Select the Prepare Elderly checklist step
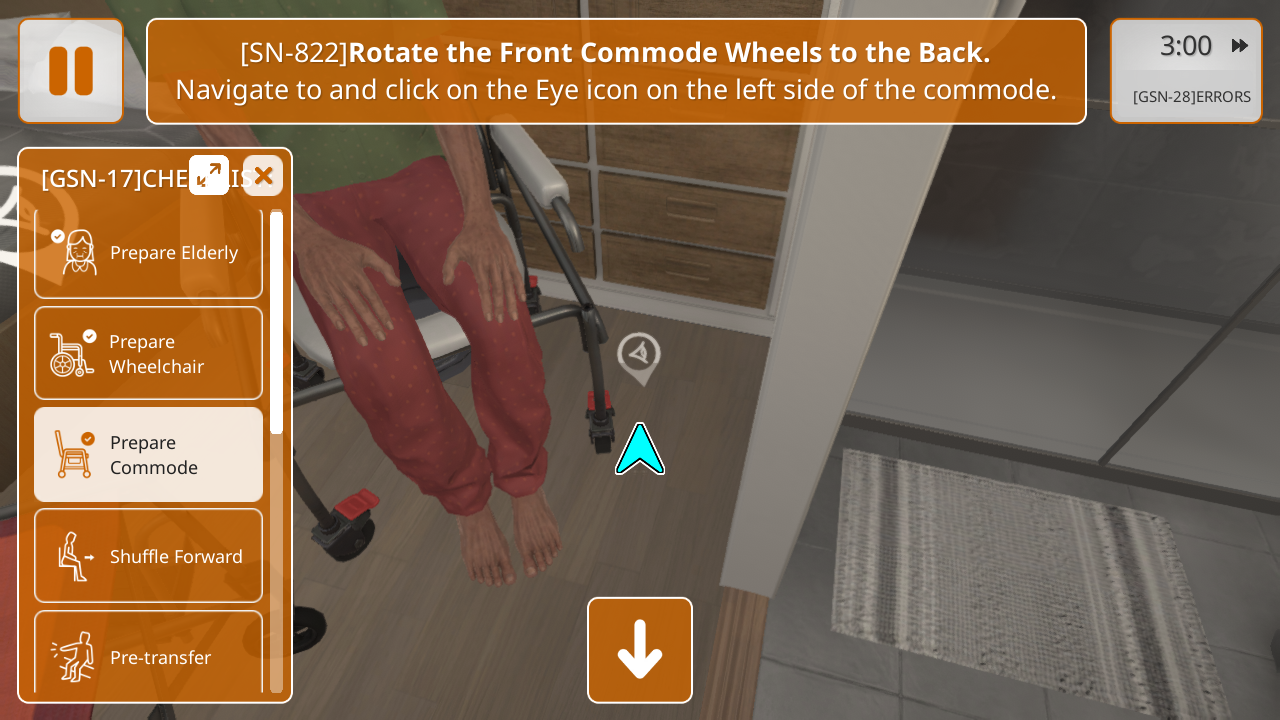The height and width of the screenshot is (720, 1280). click(148, 253)
